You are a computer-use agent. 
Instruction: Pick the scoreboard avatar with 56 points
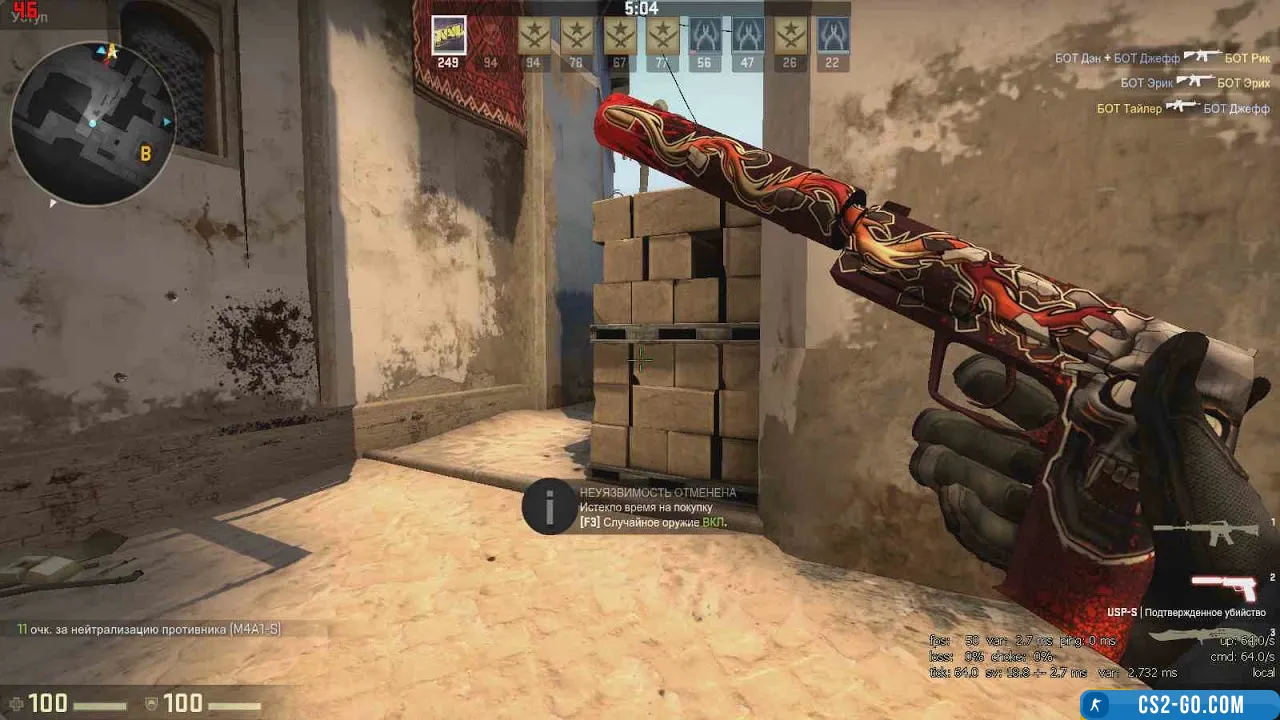(x=704, y=36)
